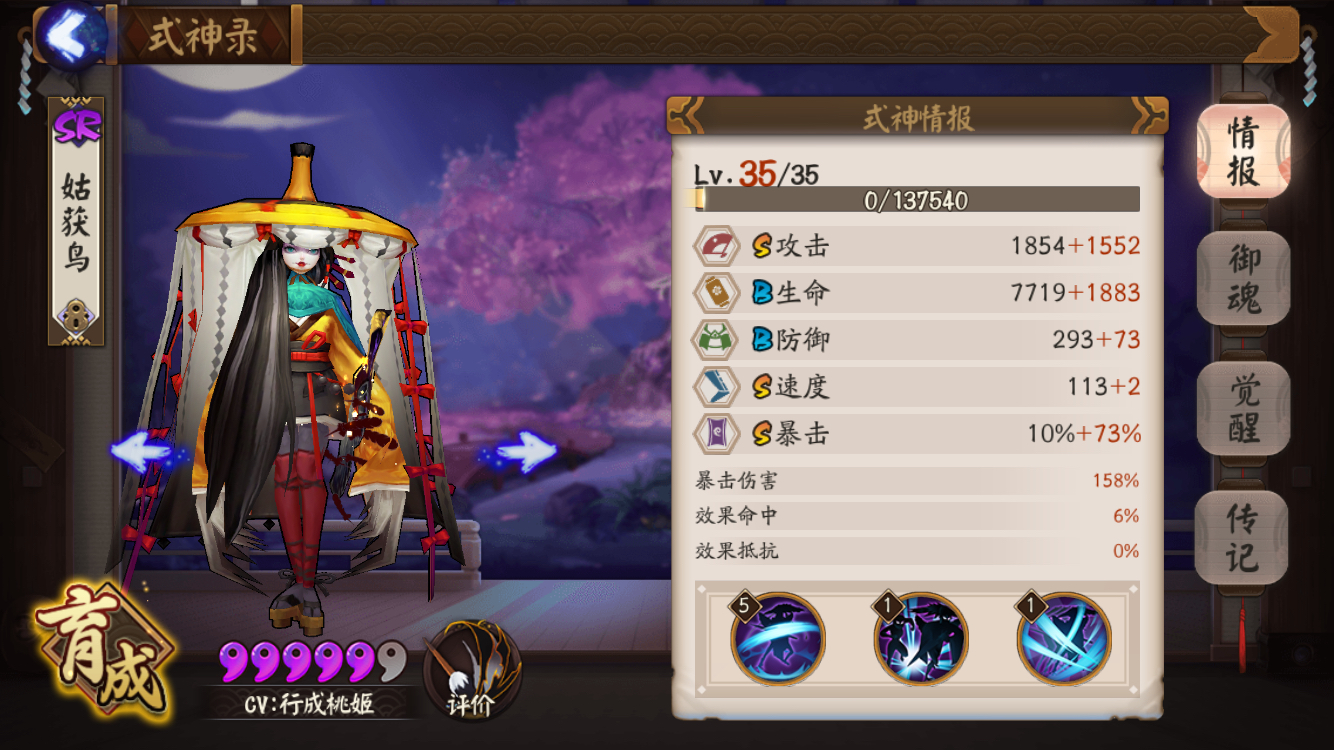
Task: Click the 0/137540 experience progress bar
Action: coord(917,200)
